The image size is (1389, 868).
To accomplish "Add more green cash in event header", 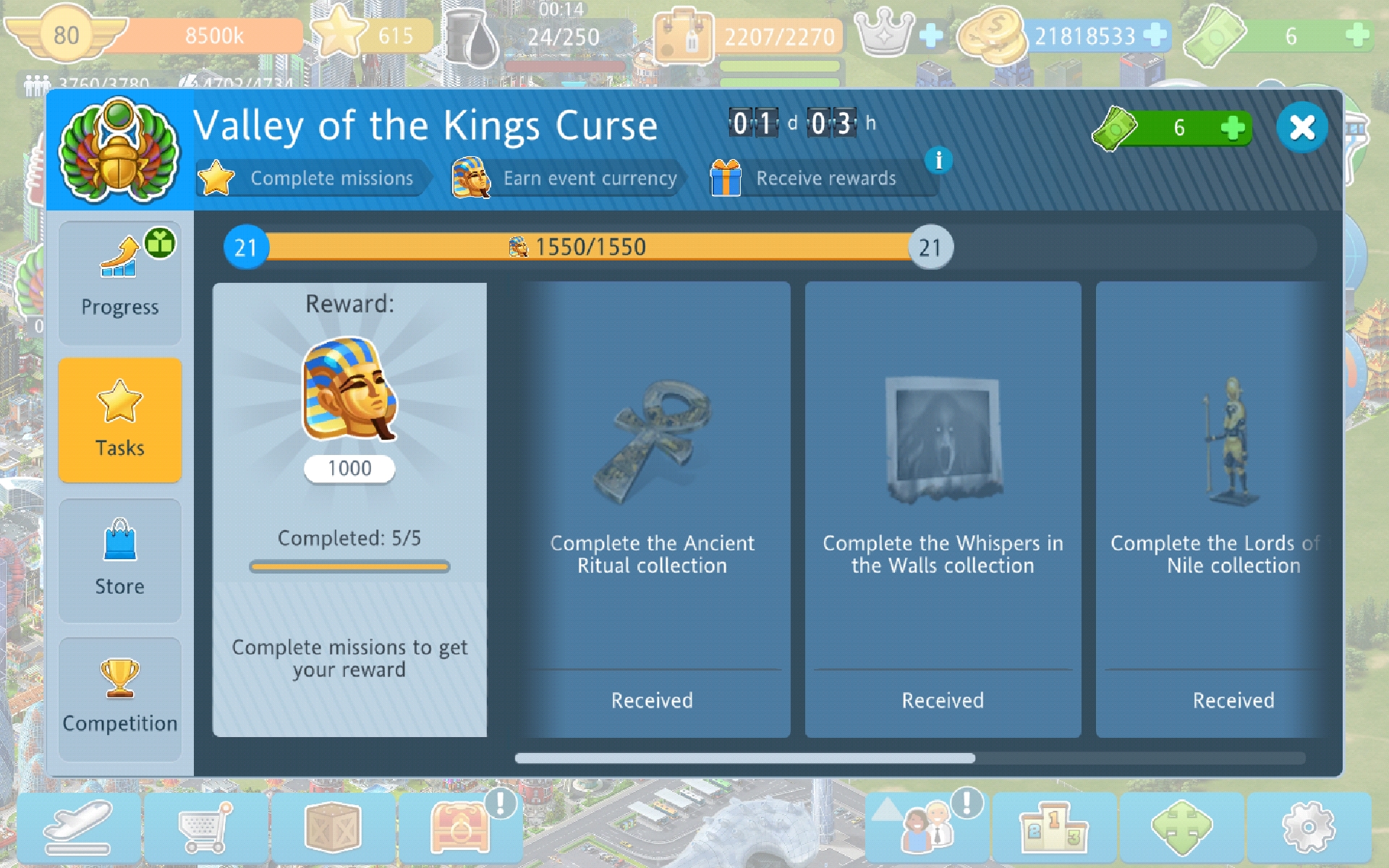I will click(x=1232, y=128).
